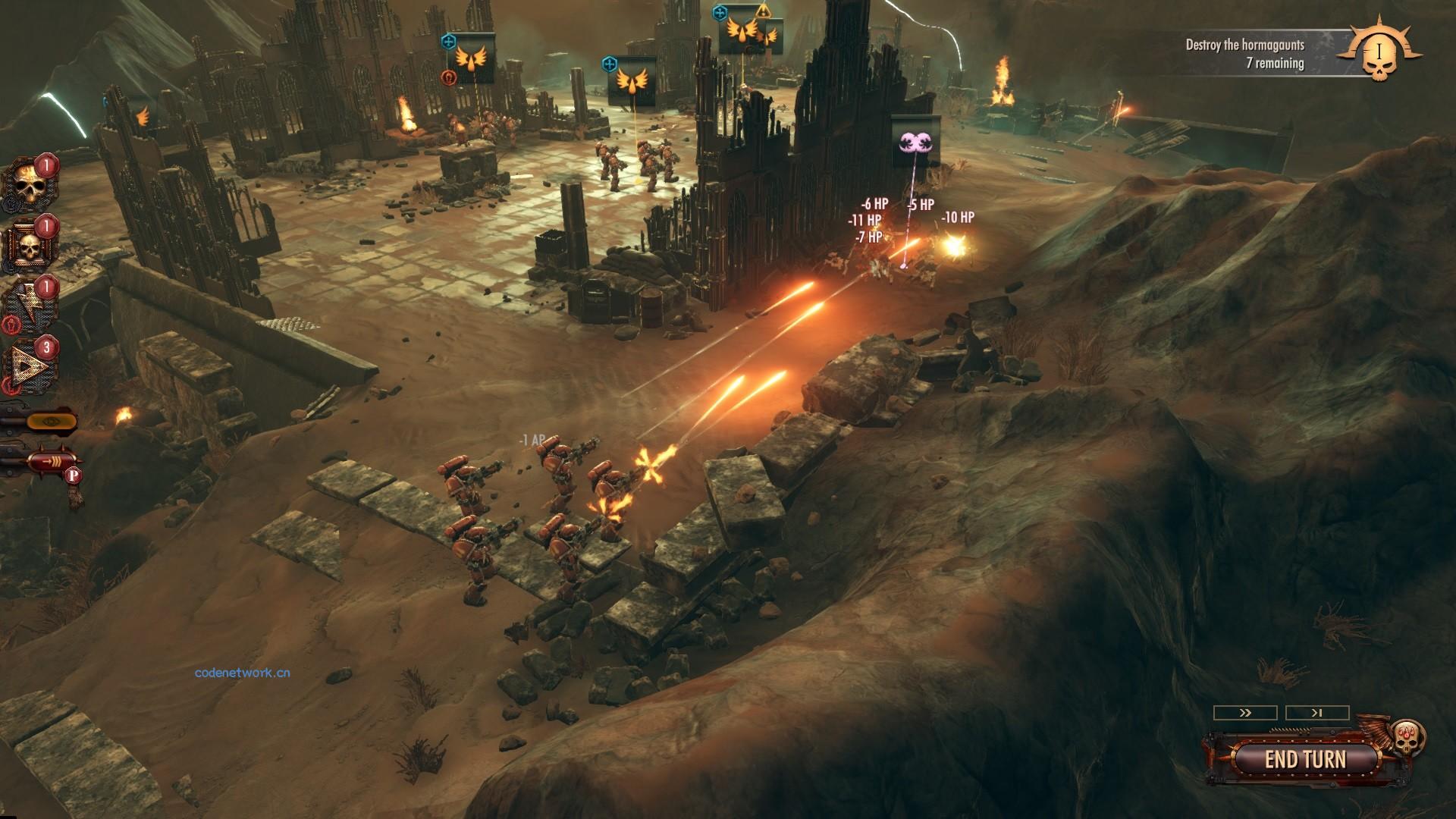Click the yellow warning triangle above the top banner
Image resolution: width=1456 pixels, height=819 pixels.
click(764, 13)
